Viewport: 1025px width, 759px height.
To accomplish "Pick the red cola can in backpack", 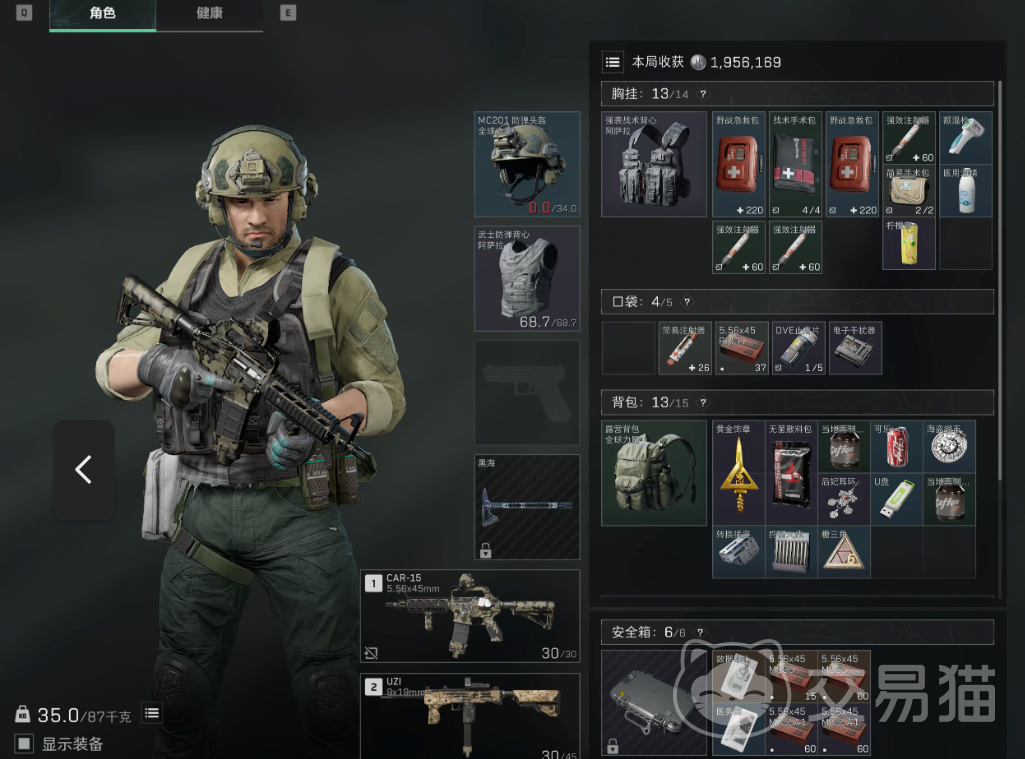I will click(897, 446).
